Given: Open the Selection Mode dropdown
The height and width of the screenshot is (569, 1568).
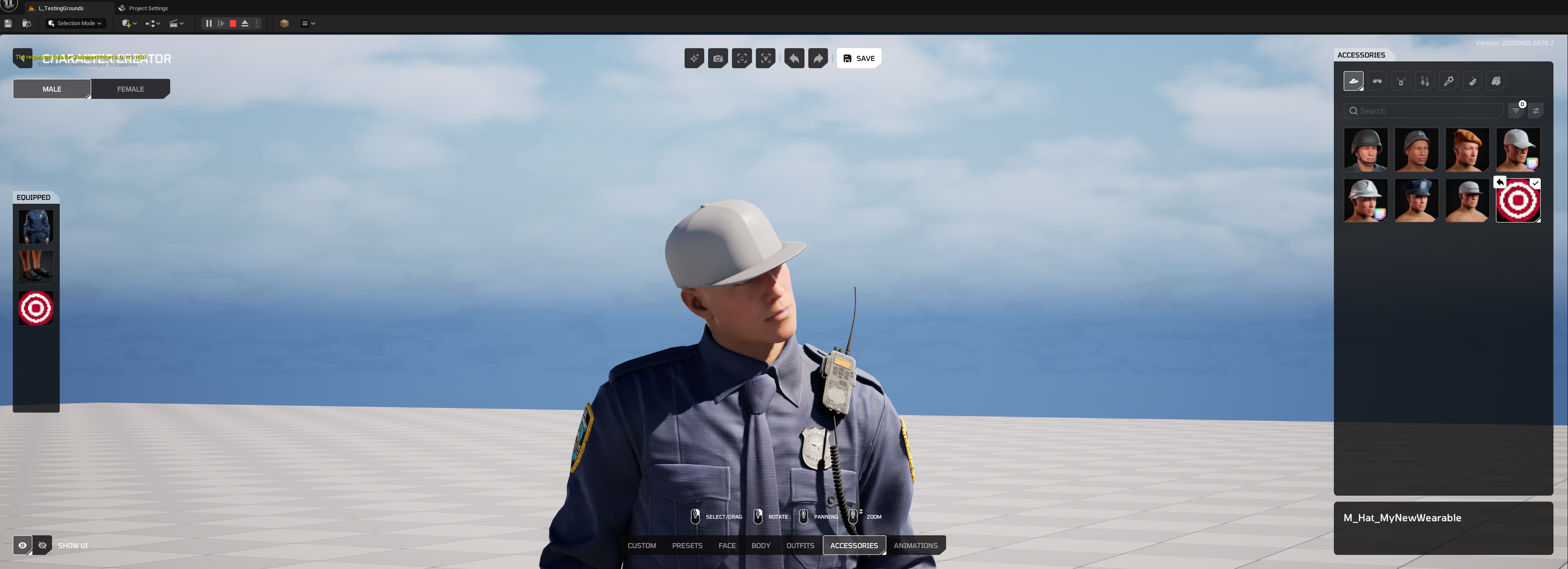Looking at the screenshot, I should [75, 23].
